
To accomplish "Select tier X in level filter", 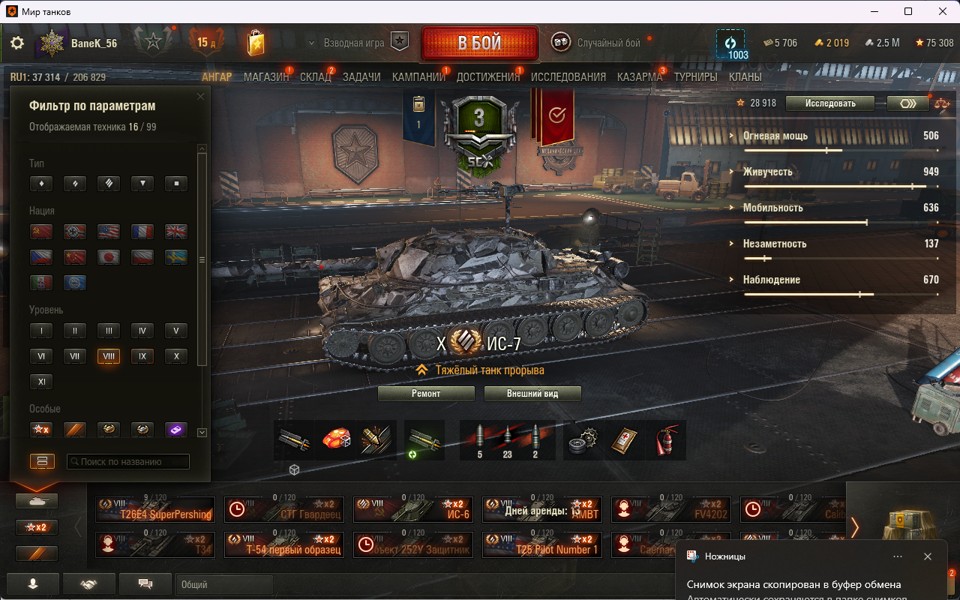I will (176, 356).
